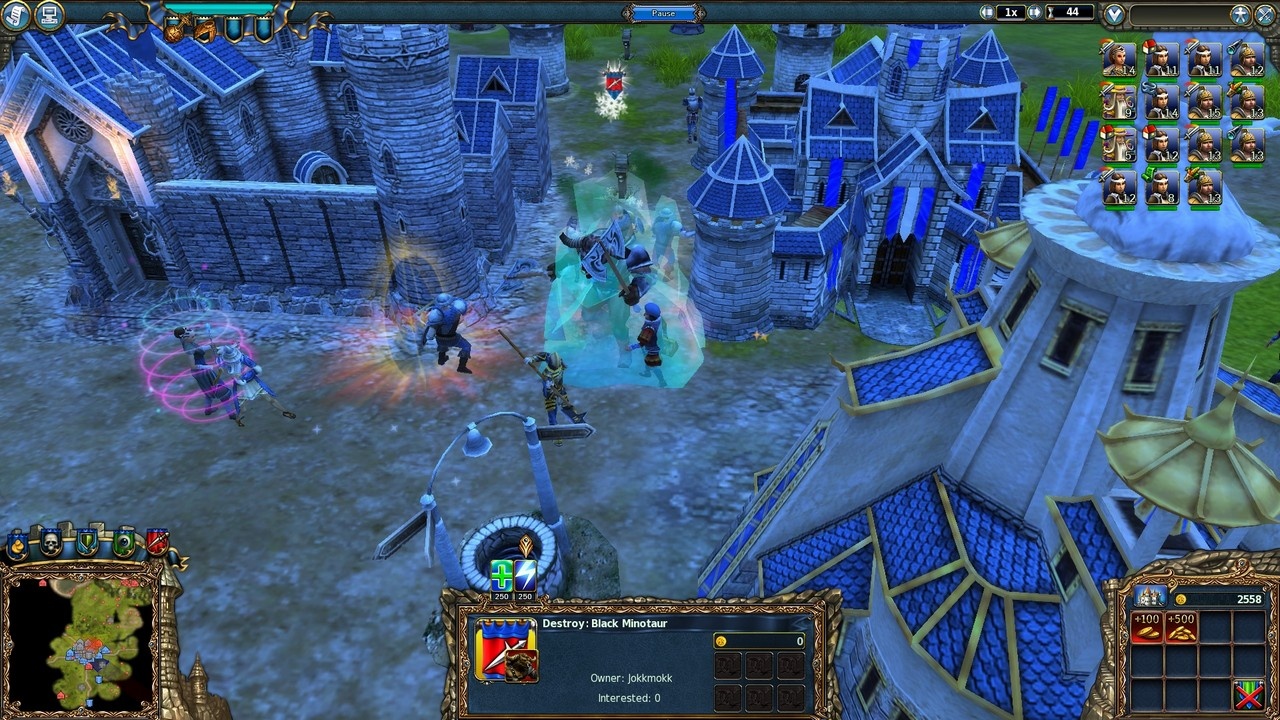The image size is (1280, 720).
Task: Cancel the reward with the red X button
Action: tap(1248, 695)
